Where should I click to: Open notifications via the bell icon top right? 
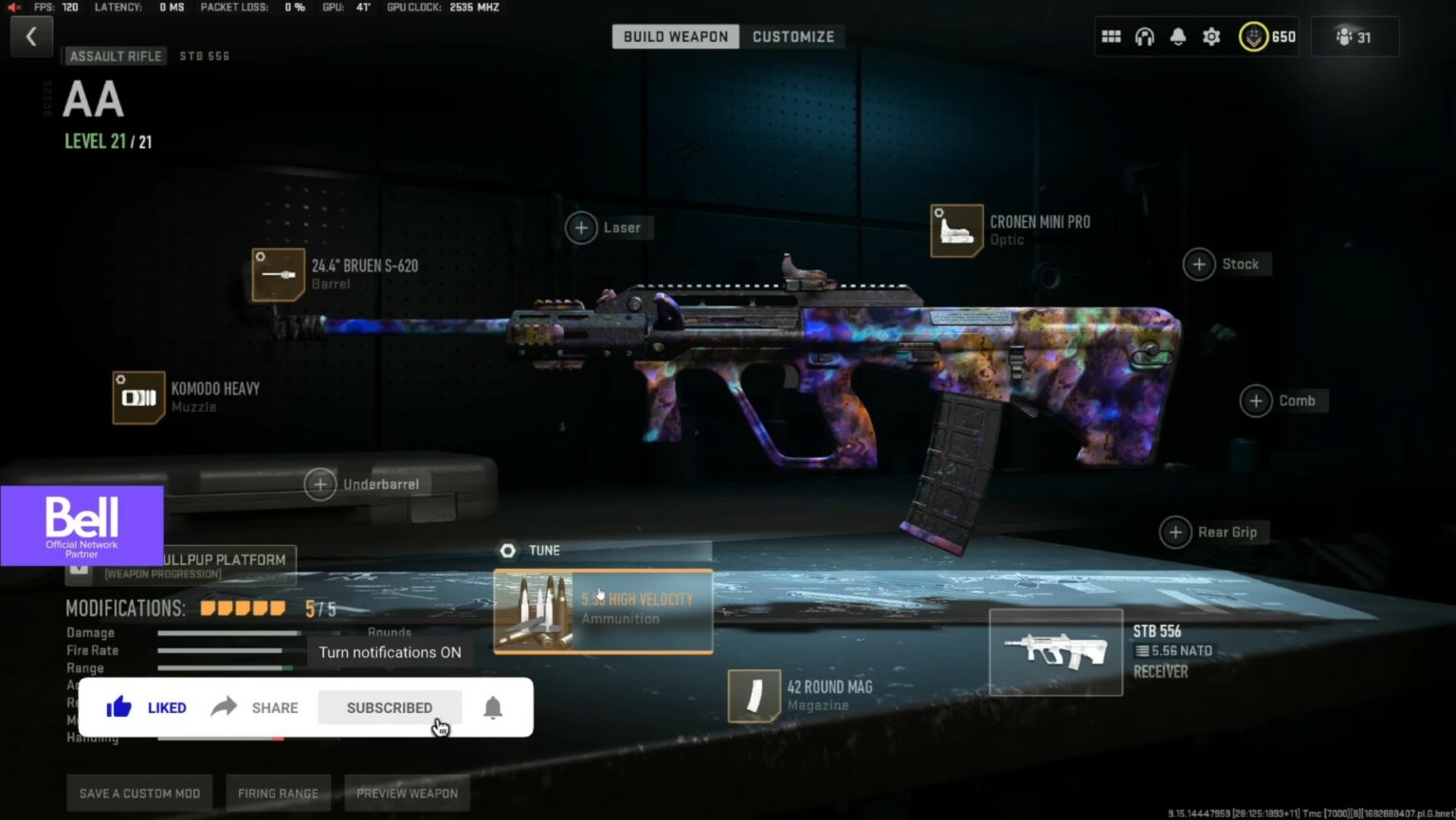point(1178,36)
